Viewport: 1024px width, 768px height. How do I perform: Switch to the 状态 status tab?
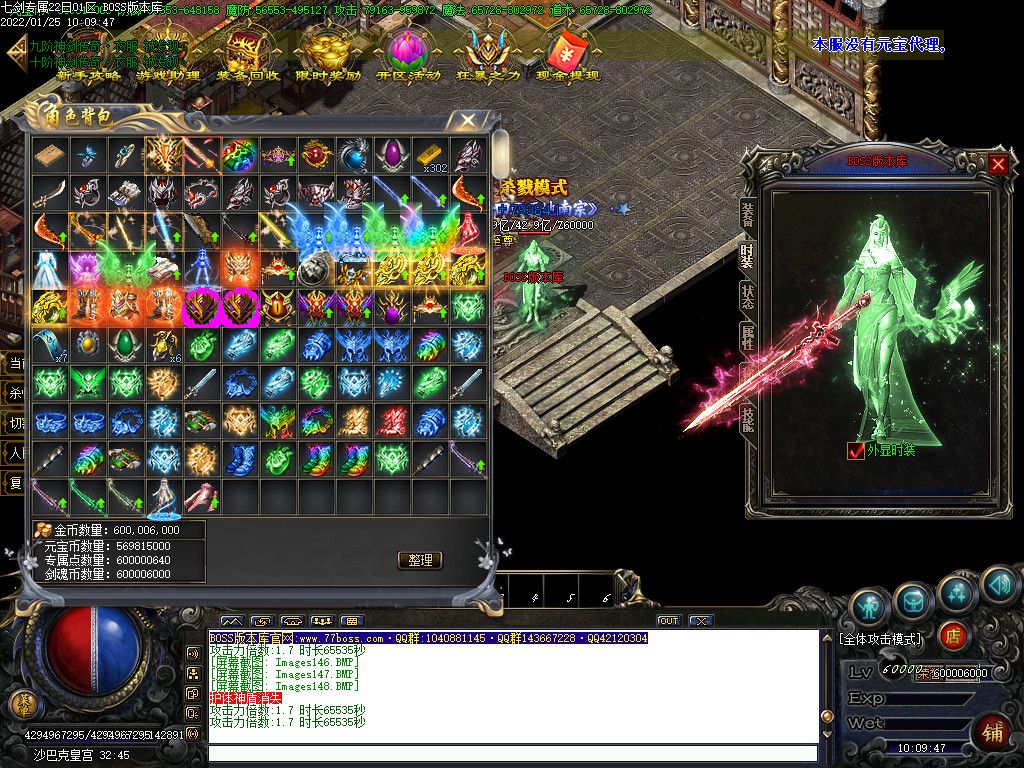tap(747, 297)
